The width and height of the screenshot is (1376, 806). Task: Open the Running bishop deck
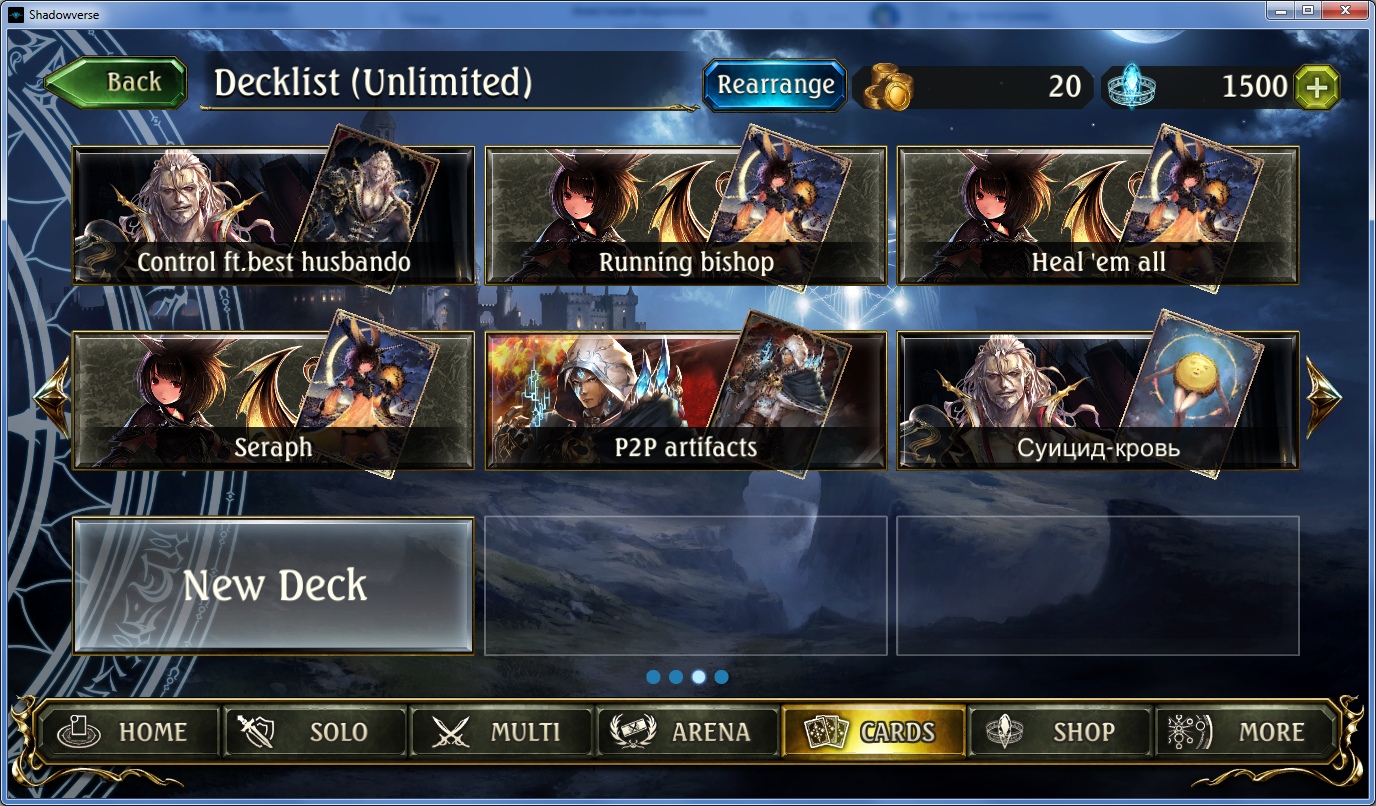point(685,217)
